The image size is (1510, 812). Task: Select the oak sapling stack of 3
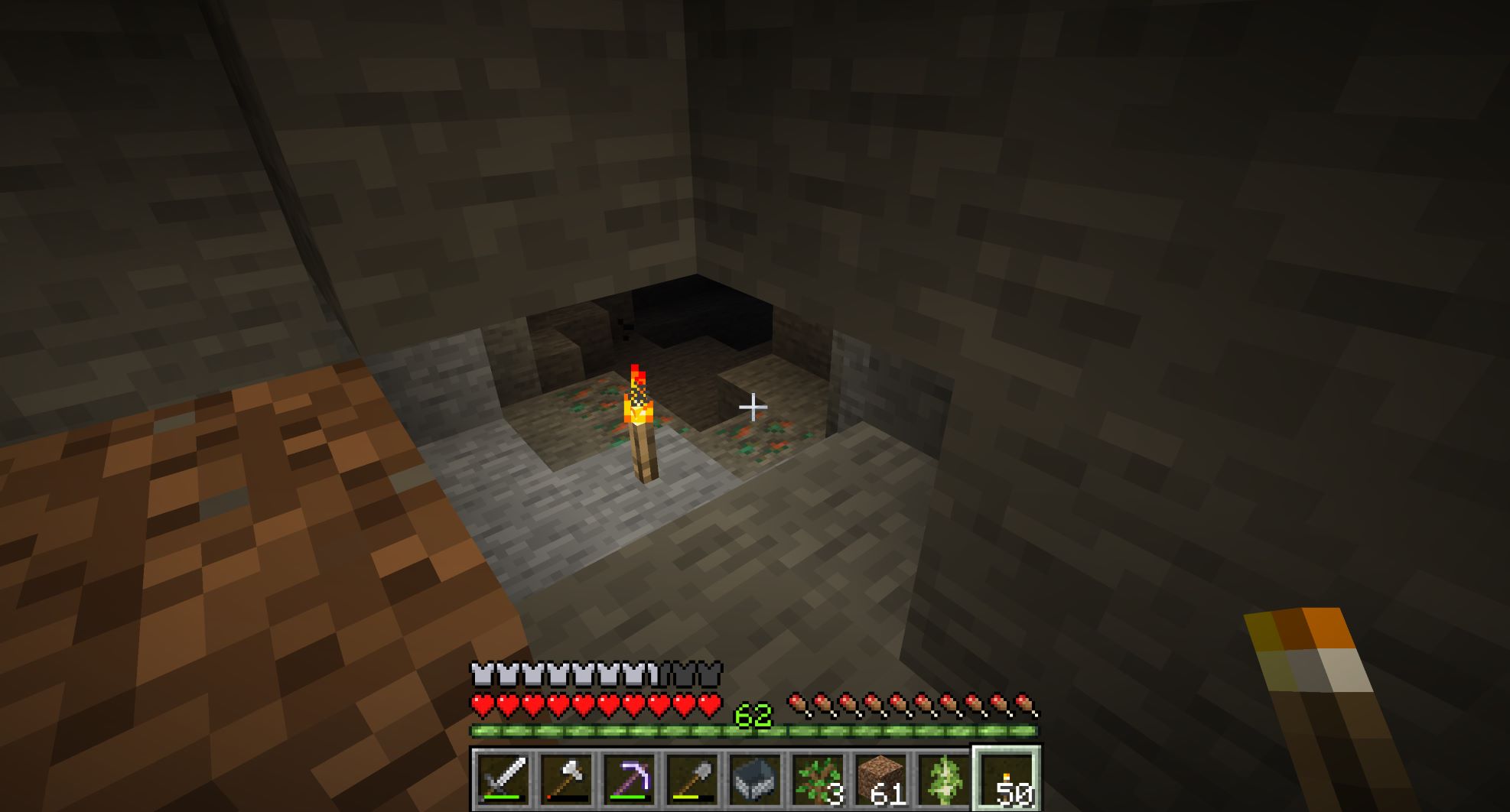pyautogui.click(x=817, y=779)
